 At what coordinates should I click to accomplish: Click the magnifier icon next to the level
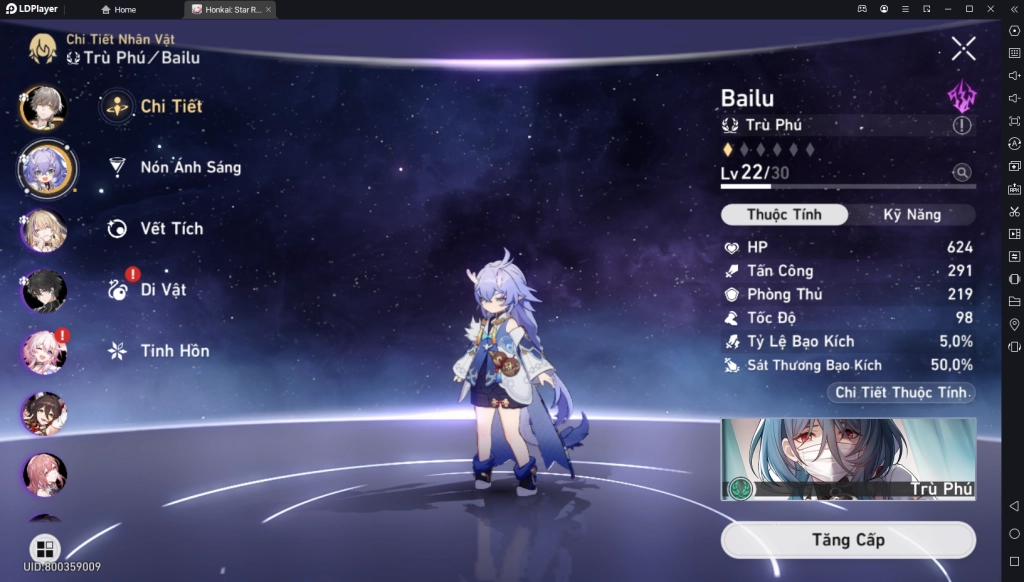[x=961, y=173]
